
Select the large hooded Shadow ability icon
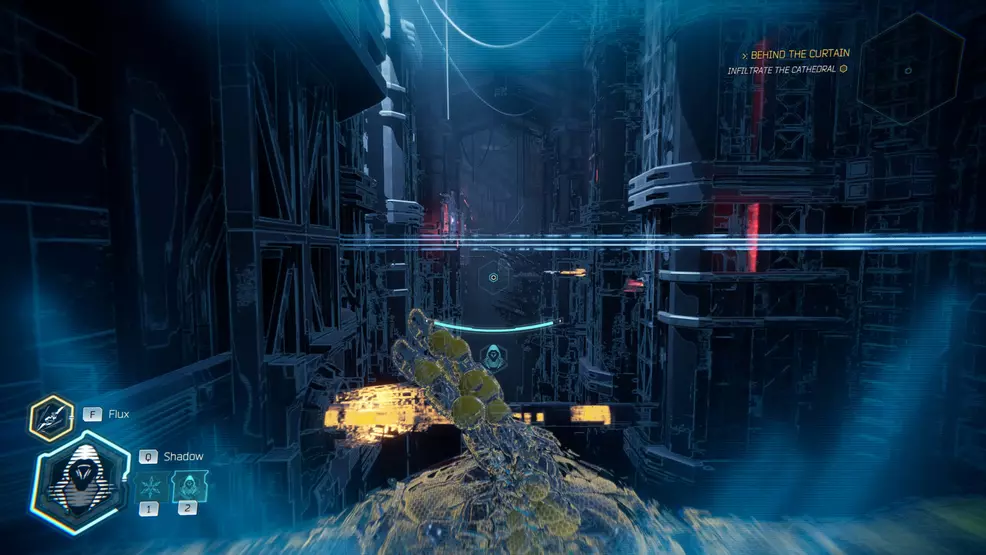click(x=82, y=486)
